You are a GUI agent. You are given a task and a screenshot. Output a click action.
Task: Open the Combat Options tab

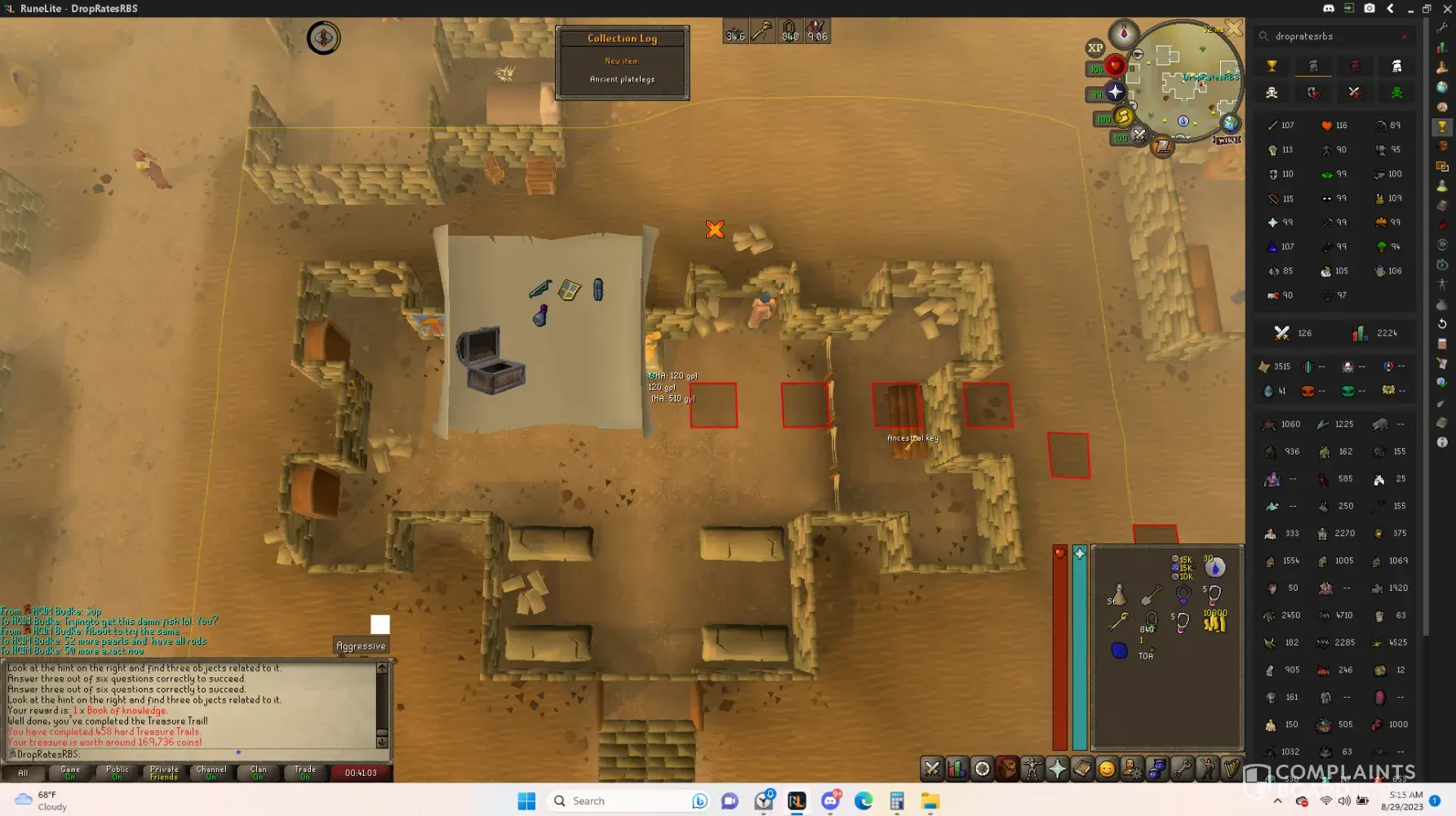tap(932, 769)
